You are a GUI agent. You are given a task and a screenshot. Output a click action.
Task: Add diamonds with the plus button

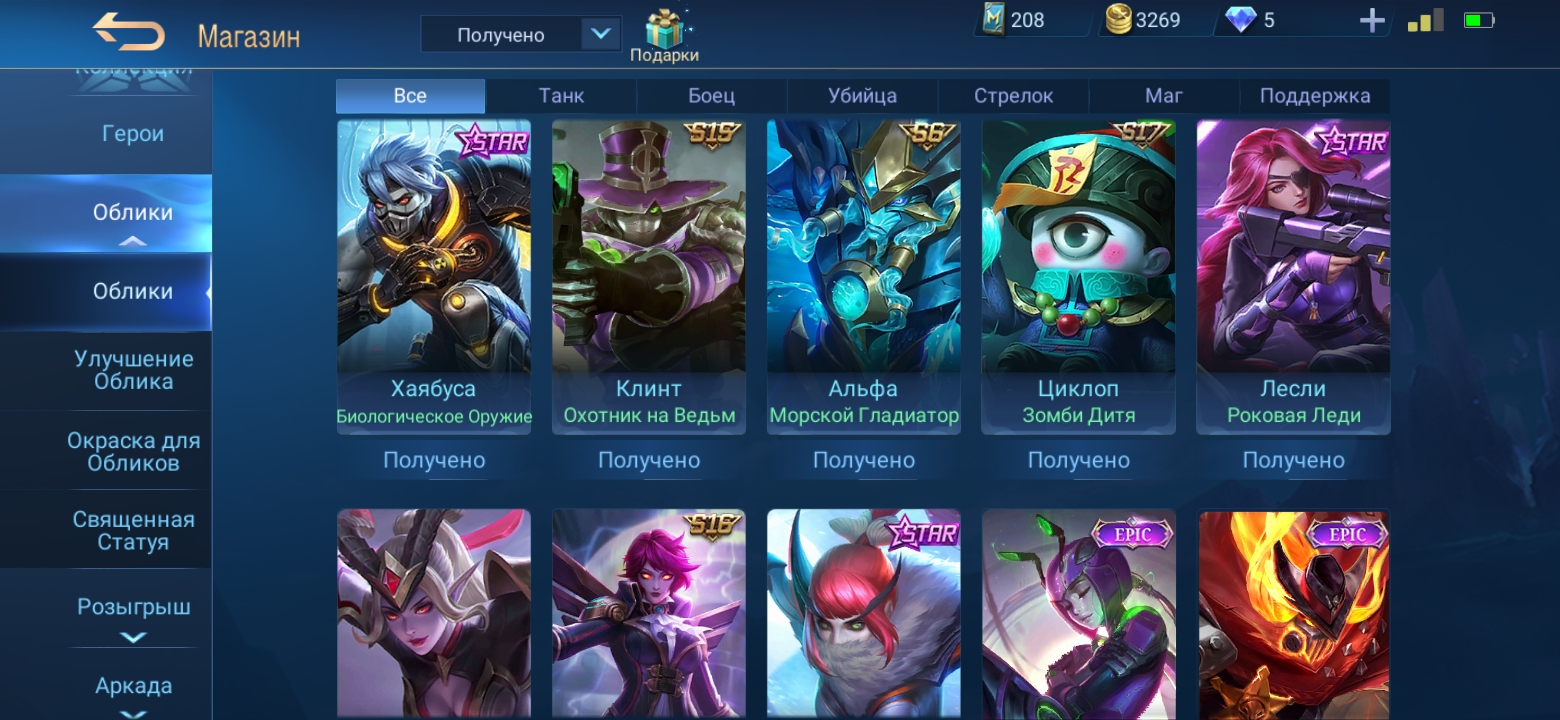1372,21
